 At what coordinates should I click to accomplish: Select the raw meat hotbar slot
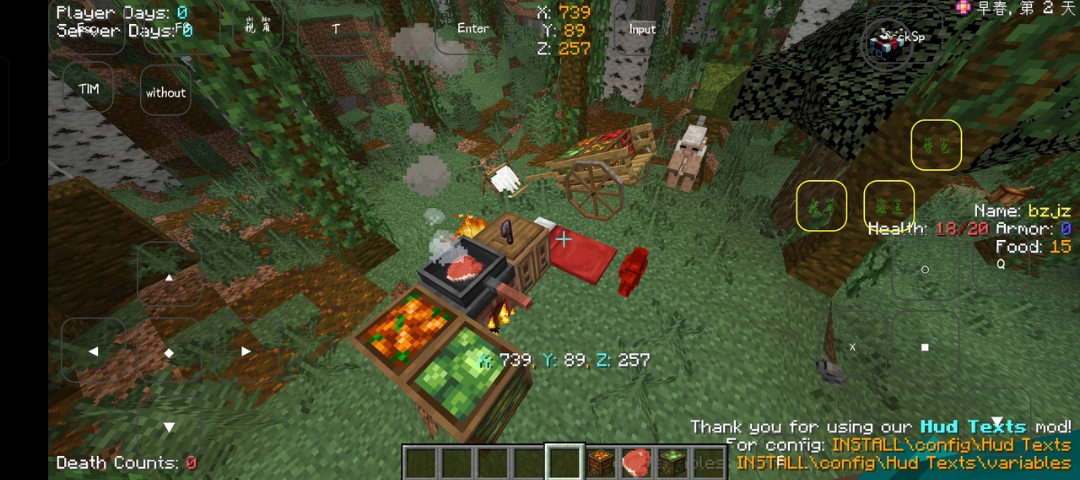(x=636, y=463)
